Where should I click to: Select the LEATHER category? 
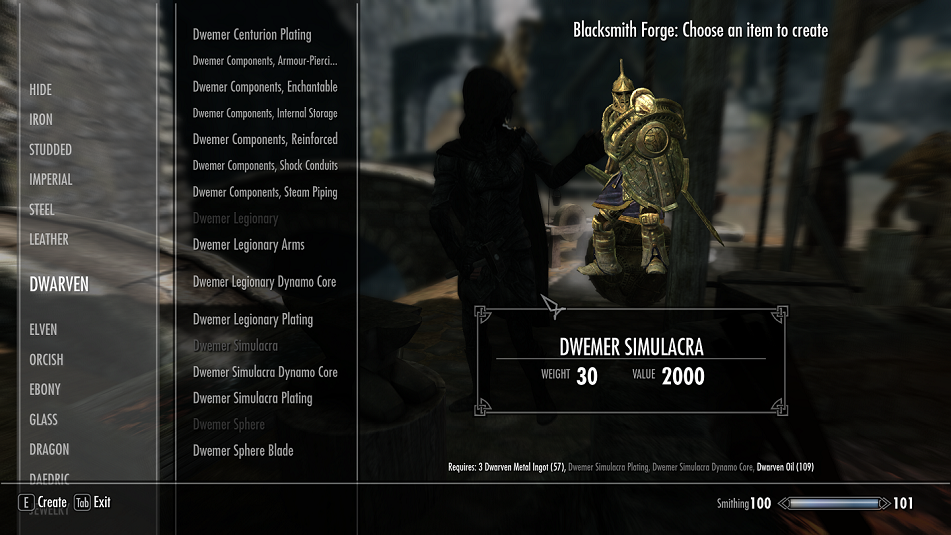click(x=49, y=240)
